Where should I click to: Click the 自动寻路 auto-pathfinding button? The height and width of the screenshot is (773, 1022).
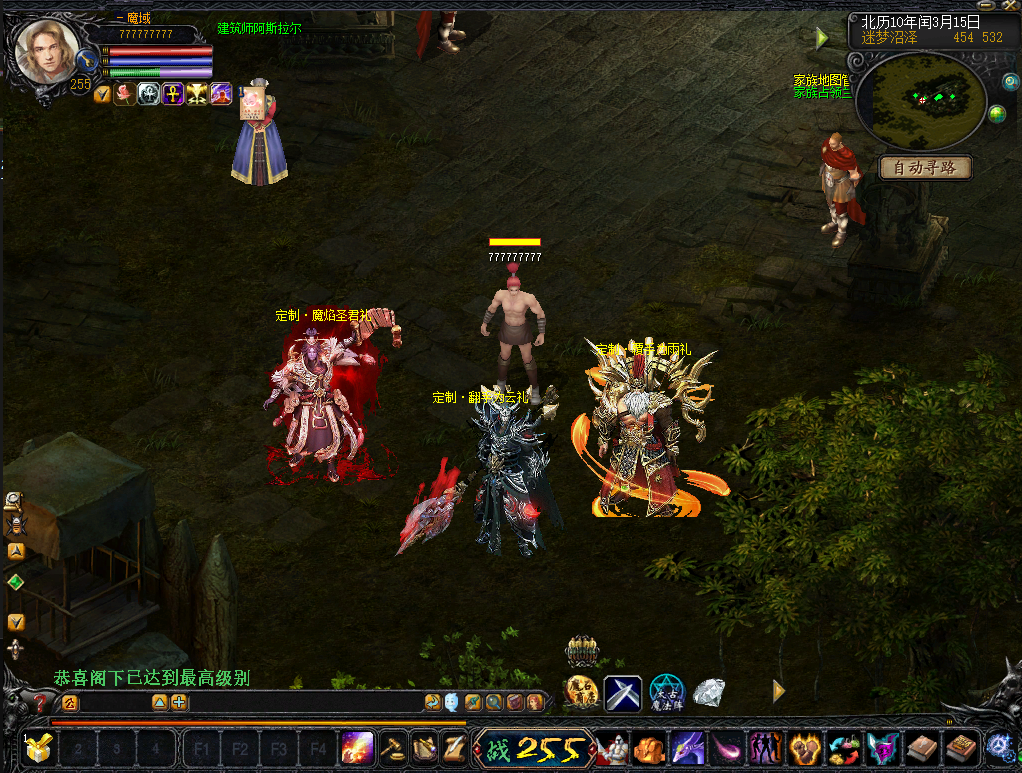click(925, 168)
